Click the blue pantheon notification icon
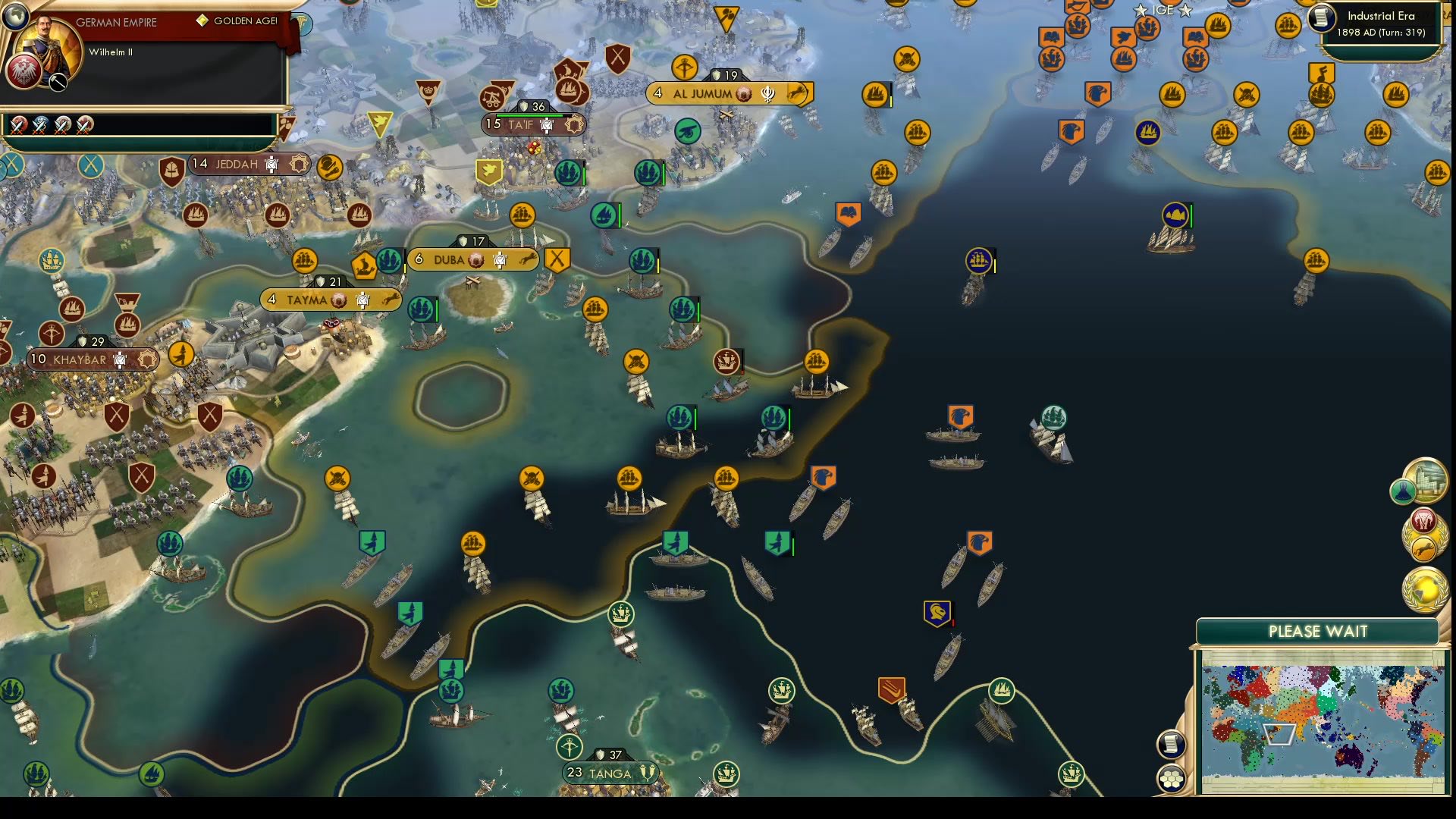 (x=1404, y=492)
